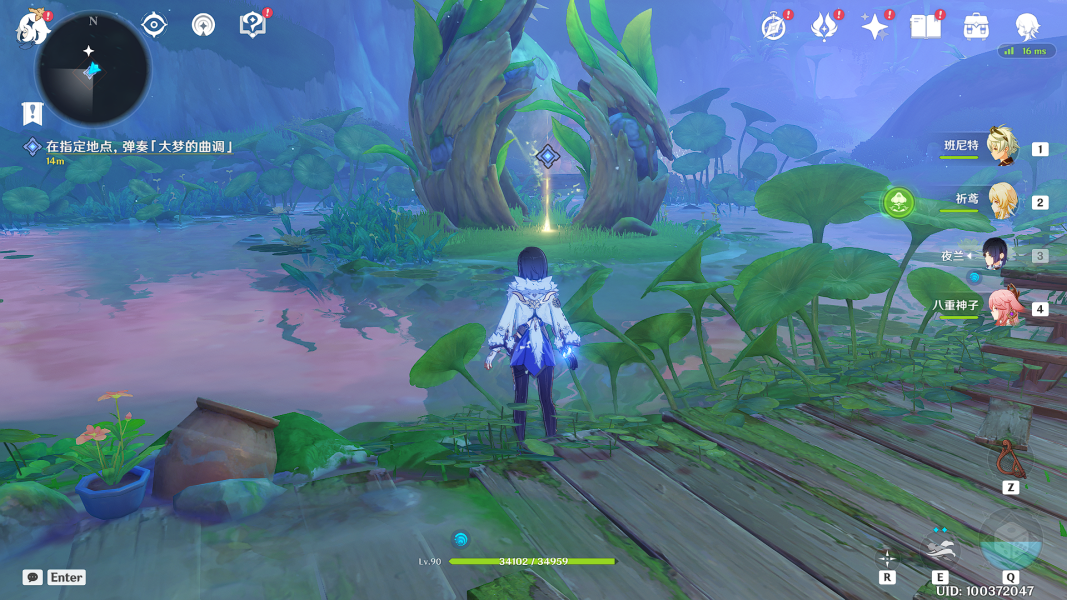Select the tracked quest 在指定地点, 弹奏「大梦的曲调」

138,147
